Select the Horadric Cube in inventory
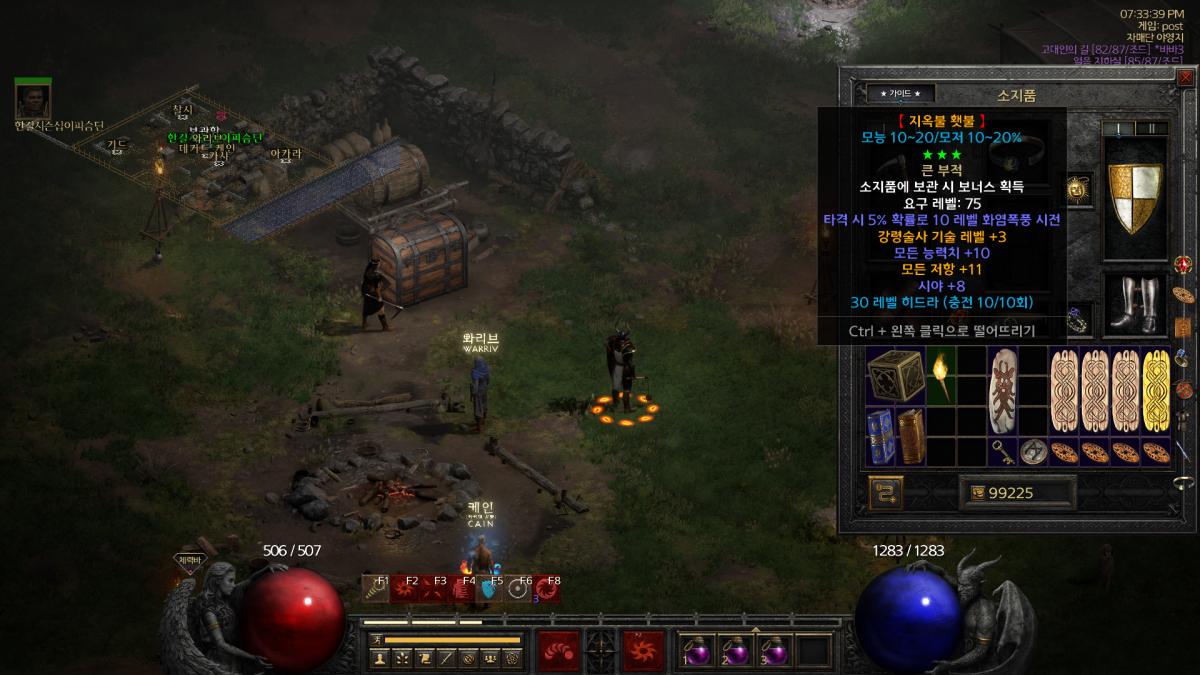 coord(895,377)
